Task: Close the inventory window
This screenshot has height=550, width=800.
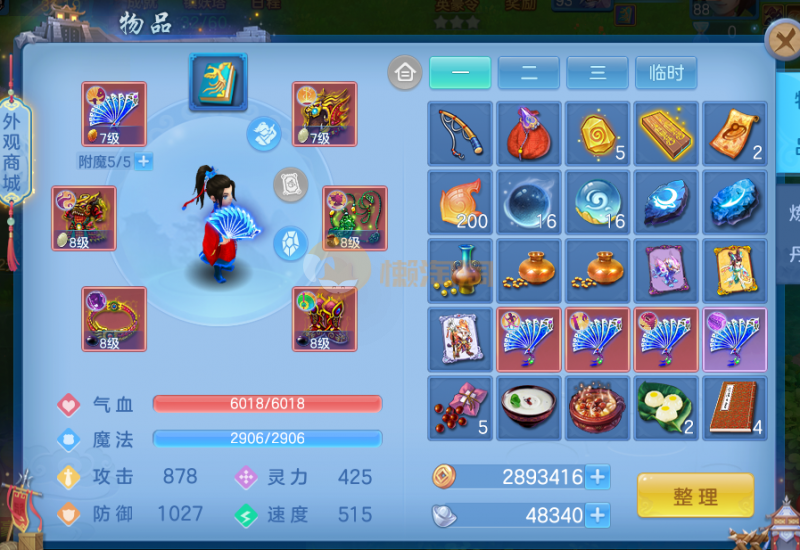Action: [781, 42]
